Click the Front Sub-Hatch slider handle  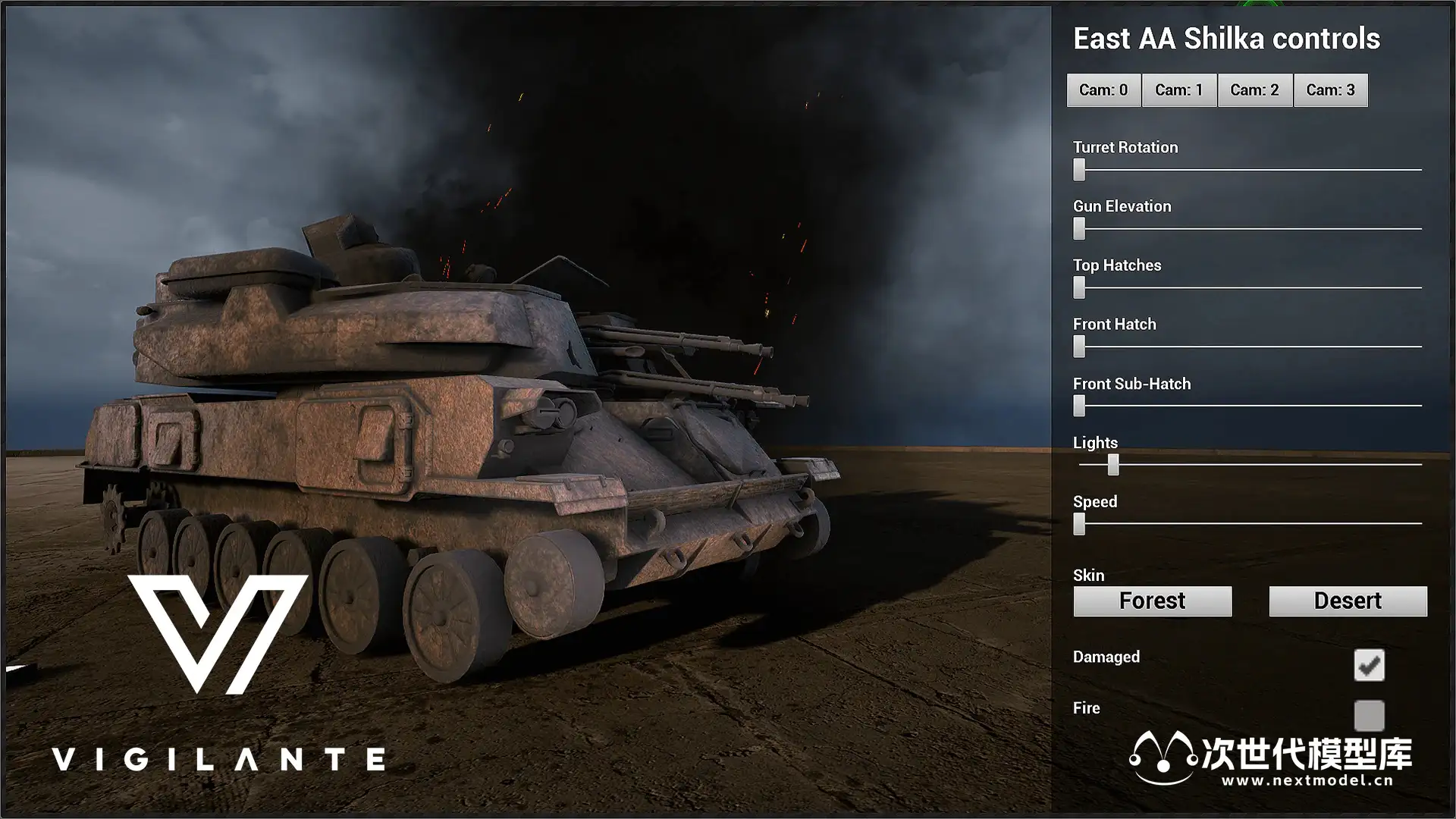(x=1079, y=406)
